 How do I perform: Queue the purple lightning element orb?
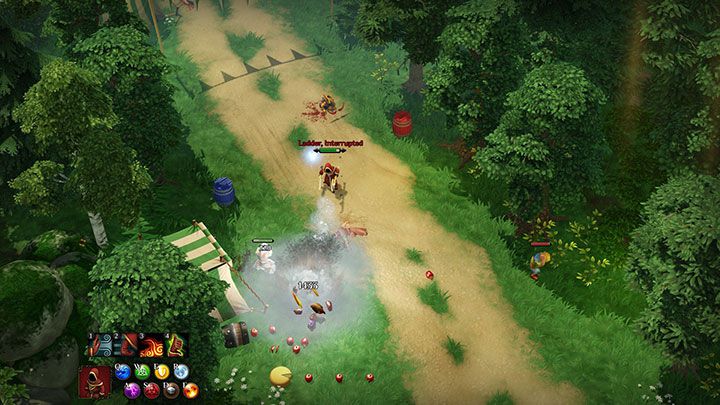(x=132, y=390)
